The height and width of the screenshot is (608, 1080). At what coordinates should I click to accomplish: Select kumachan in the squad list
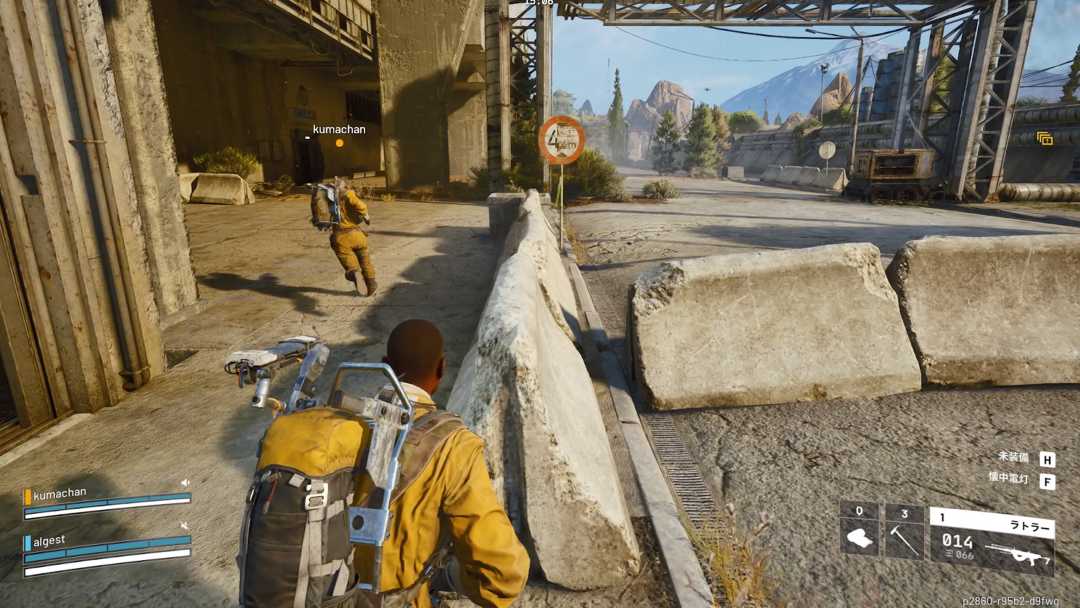pos(60,495)
